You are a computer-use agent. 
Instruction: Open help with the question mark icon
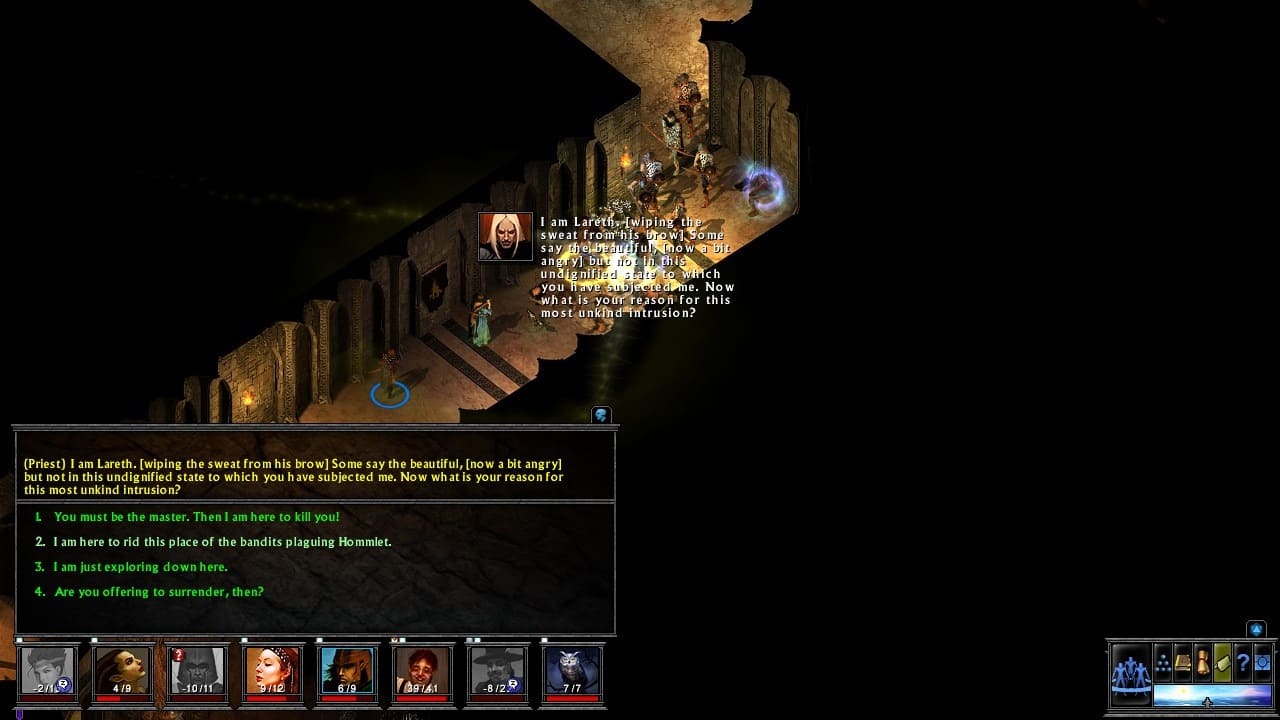[x=1242, y=662]
